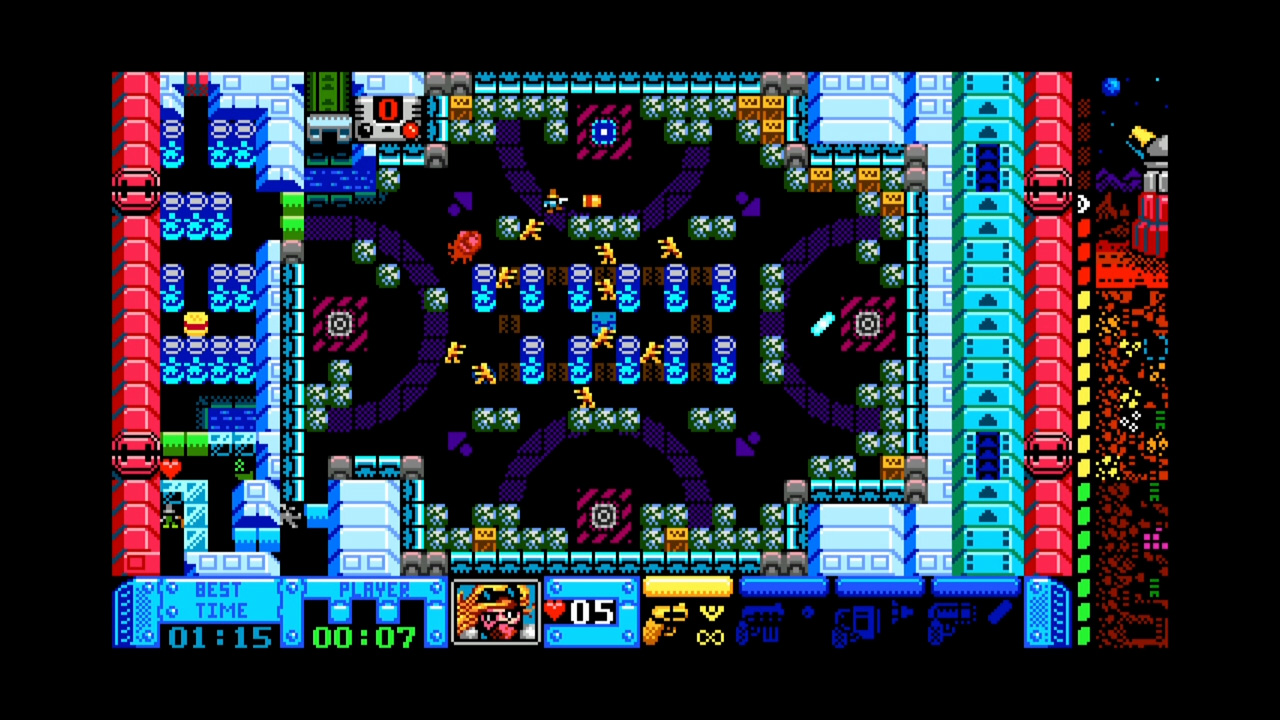
Task: Click the 01:15 best time readout
Action: [220, 637]
